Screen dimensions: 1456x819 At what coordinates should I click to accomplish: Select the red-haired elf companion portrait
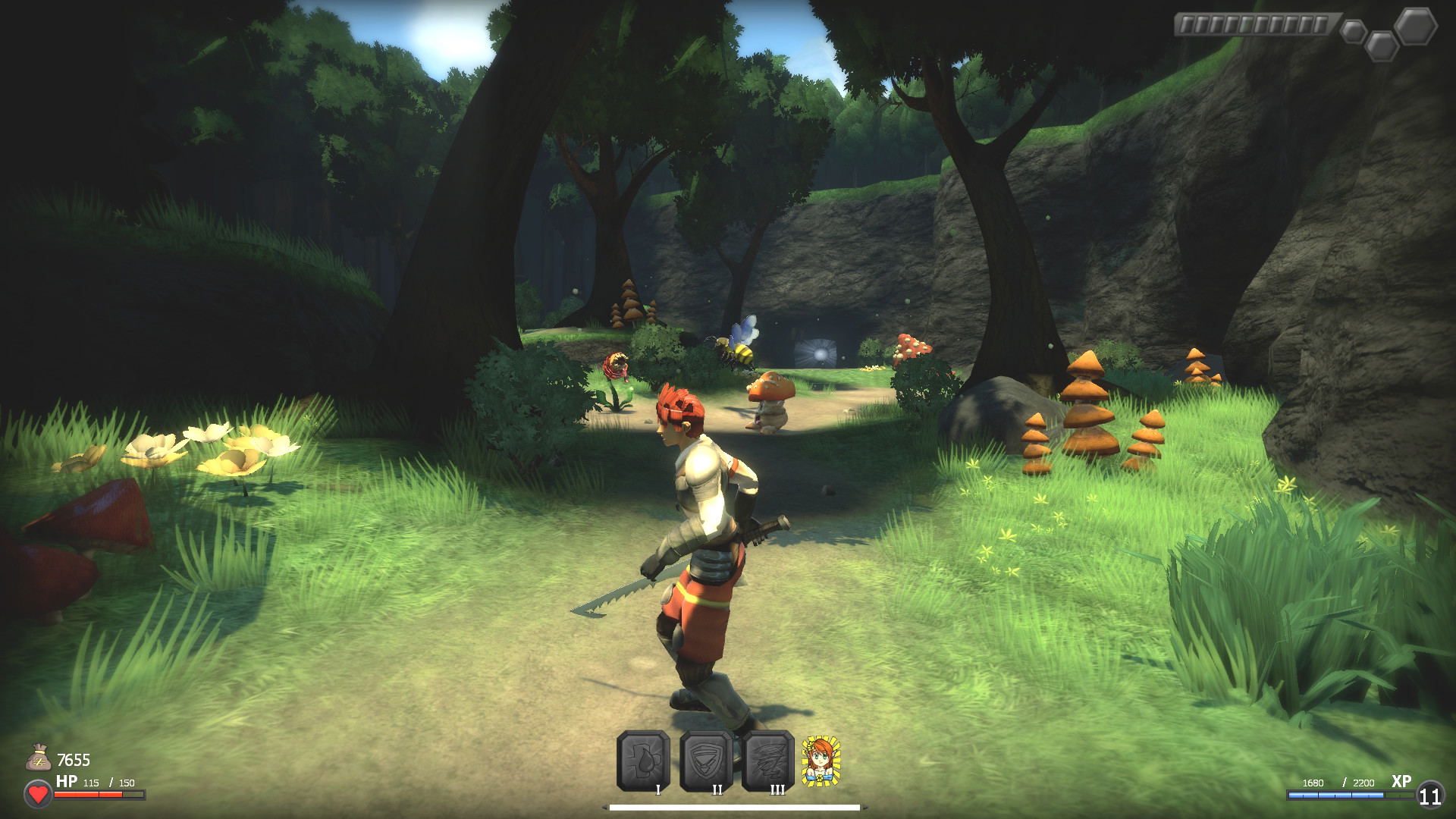pyautogui.click(x=821, y=761)
